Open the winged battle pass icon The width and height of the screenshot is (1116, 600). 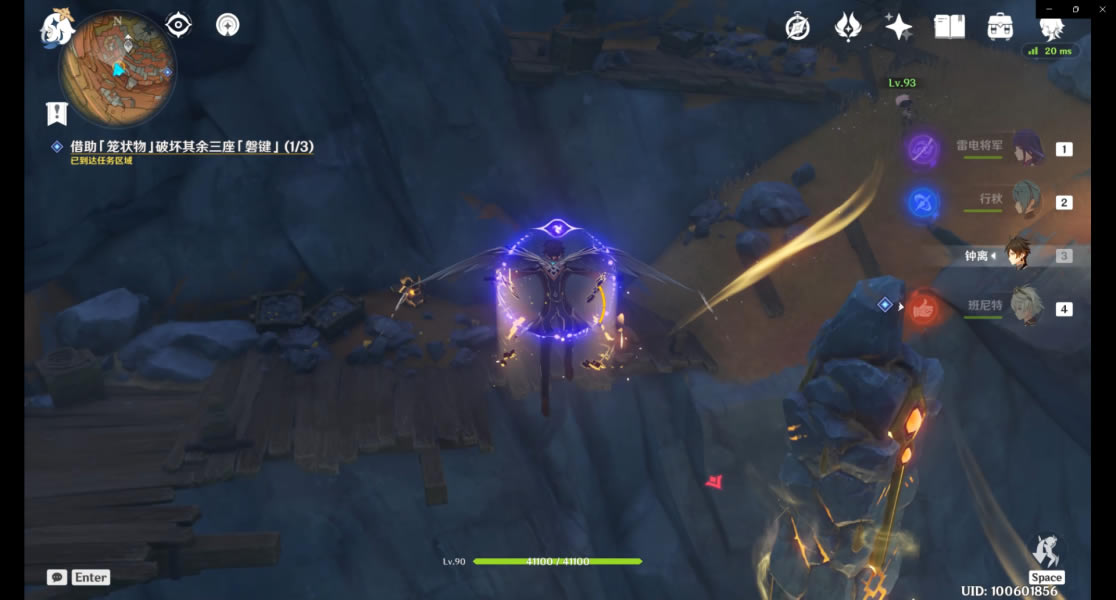[x=848, y=27]
